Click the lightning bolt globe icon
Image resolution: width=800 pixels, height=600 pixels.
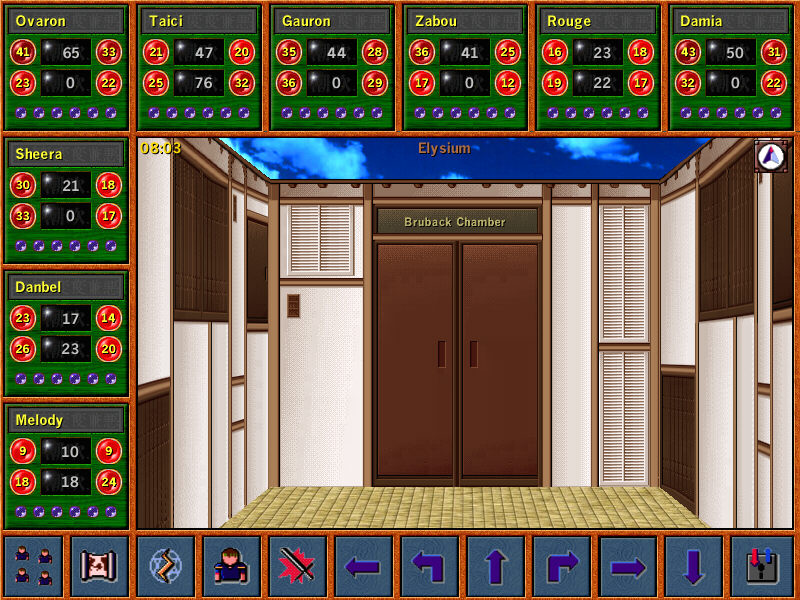[x=165, y=567]
